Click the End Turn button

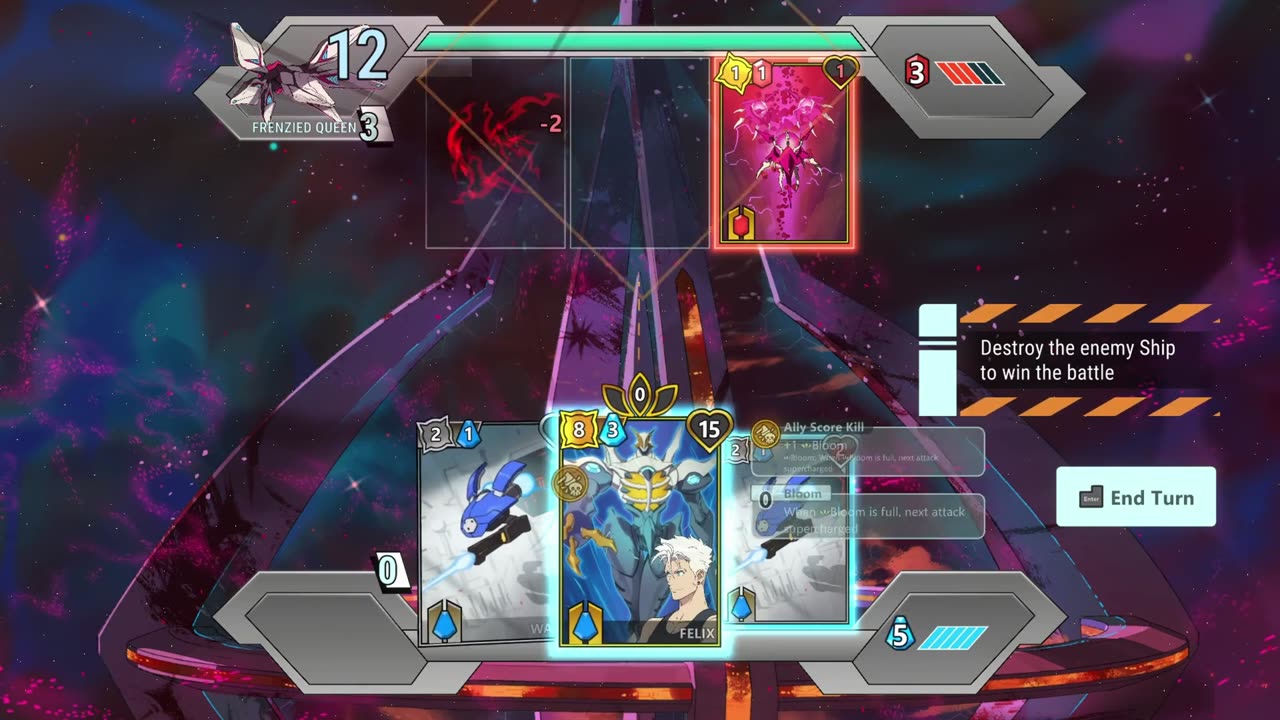tap(1136, 497)
